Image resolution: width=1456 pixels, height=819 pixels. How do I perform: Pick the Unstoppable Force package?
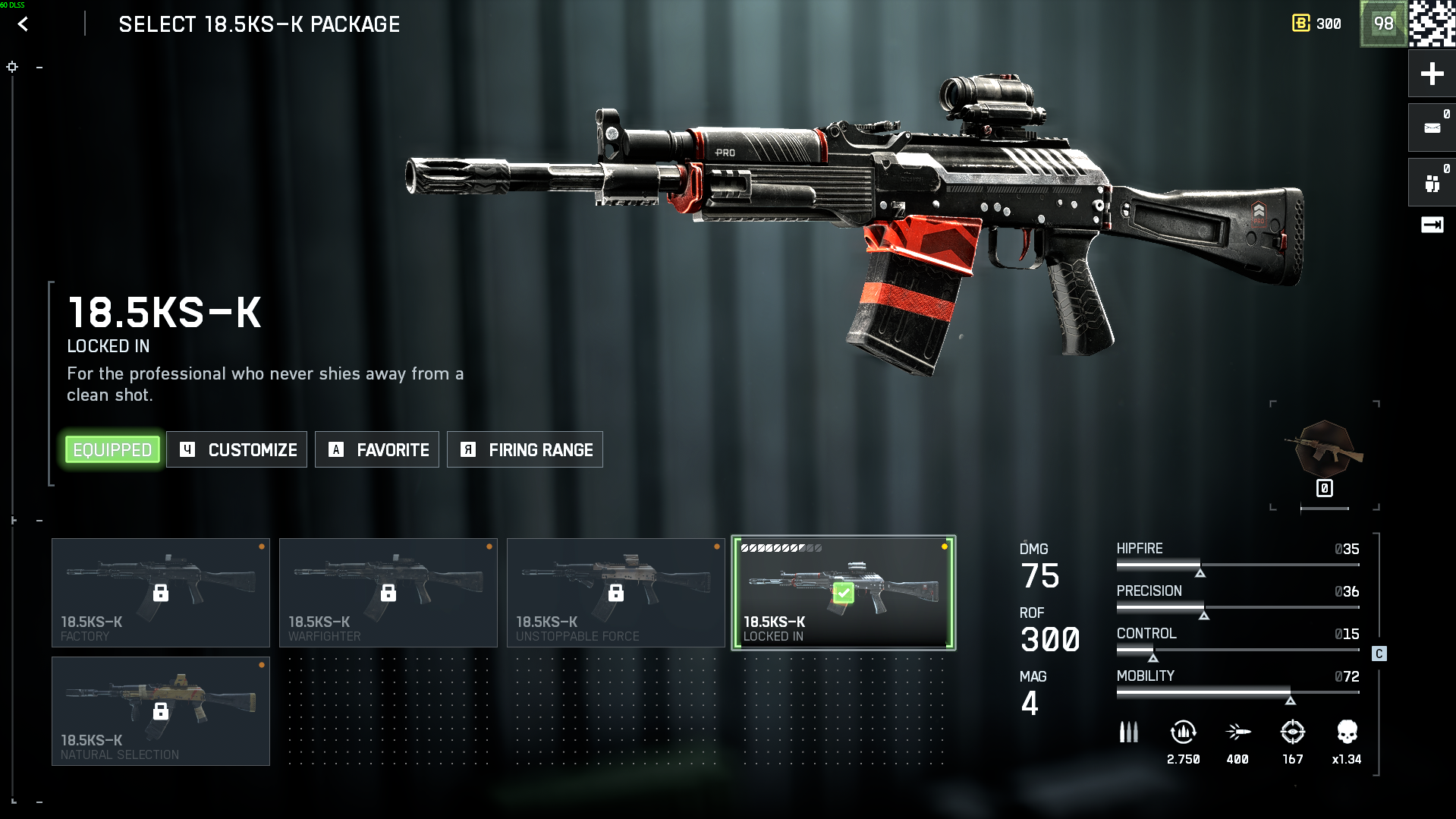[x=615, y=593]
